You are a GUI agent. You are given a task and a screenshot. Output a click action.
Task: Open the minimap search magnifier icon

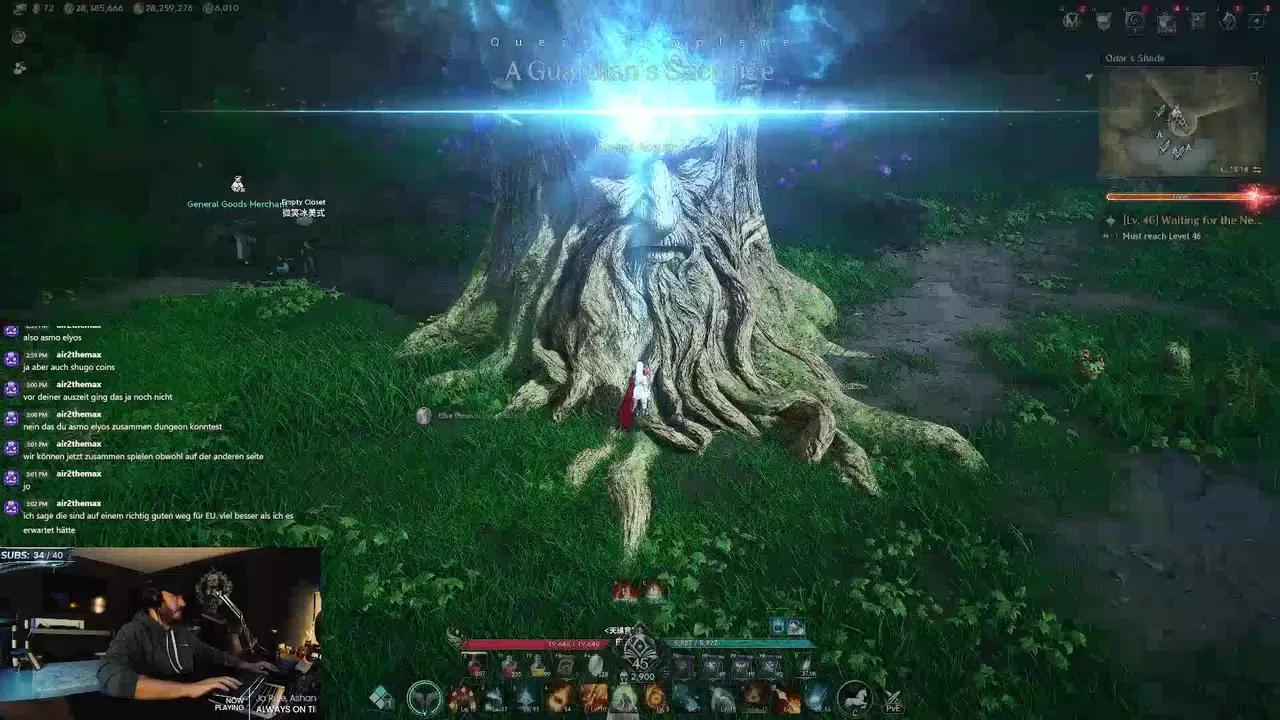[x=1255, y=78]
